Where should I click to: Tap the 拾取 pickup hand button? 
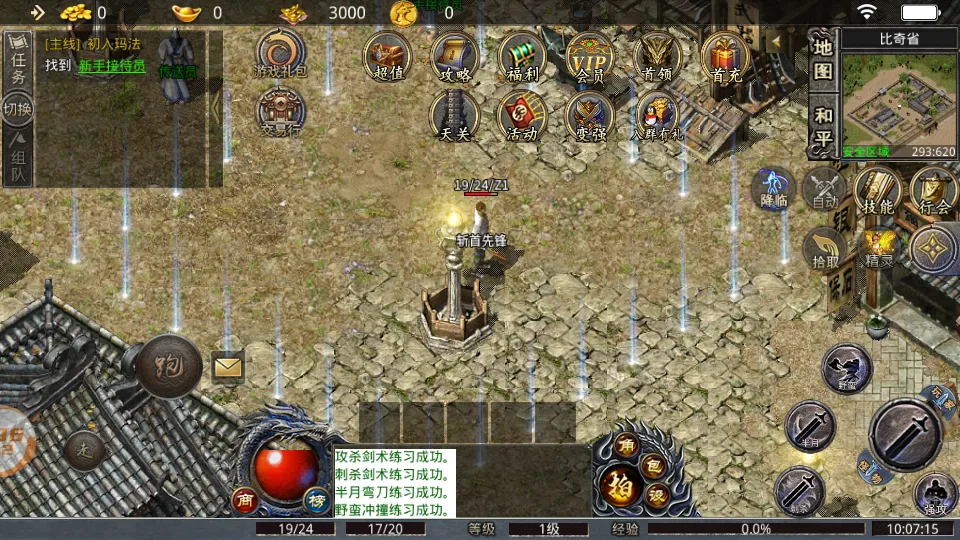pos(825,250)
